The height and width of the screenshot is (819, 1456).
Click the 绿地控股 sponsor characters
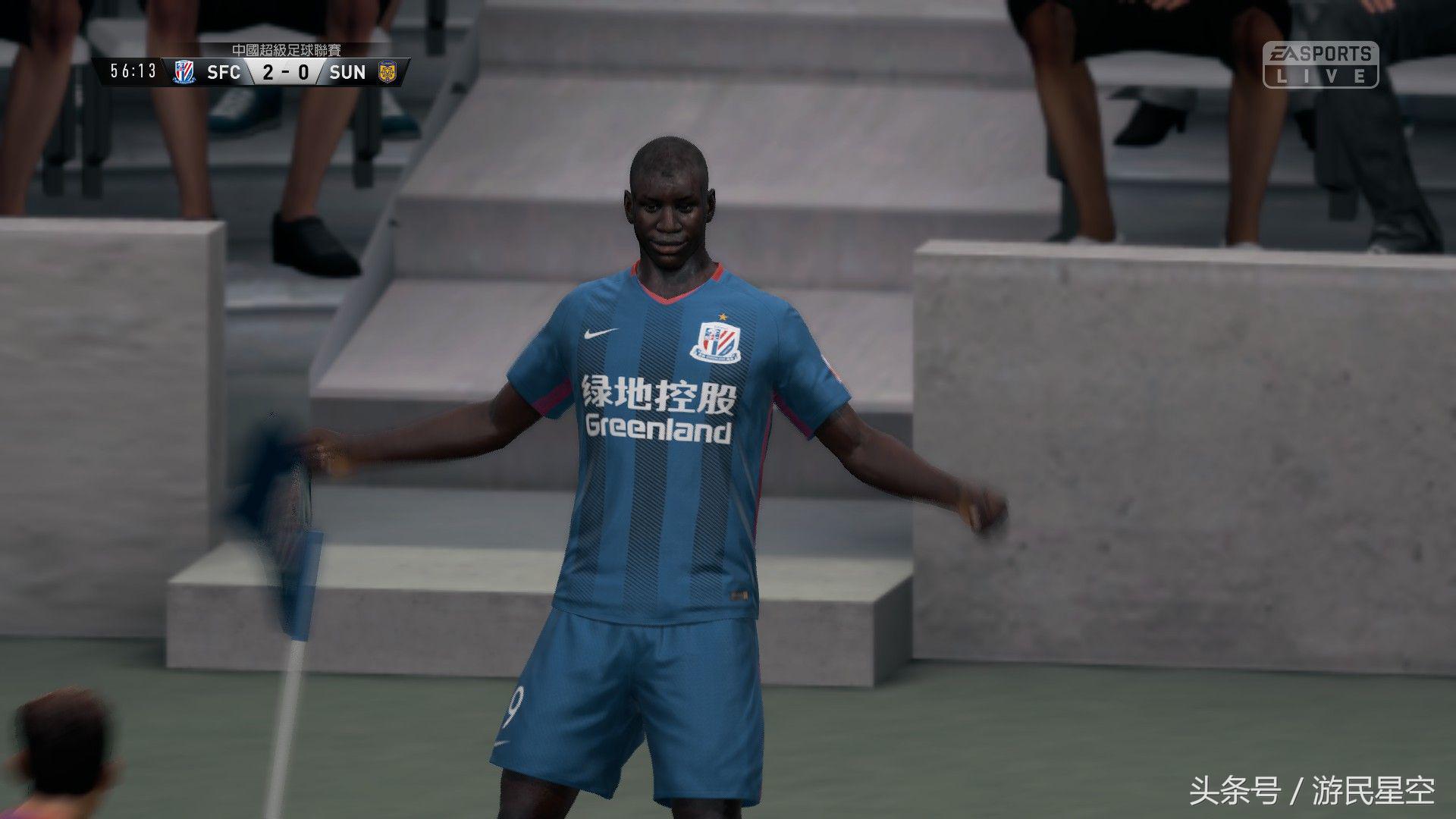click(657, 394)
